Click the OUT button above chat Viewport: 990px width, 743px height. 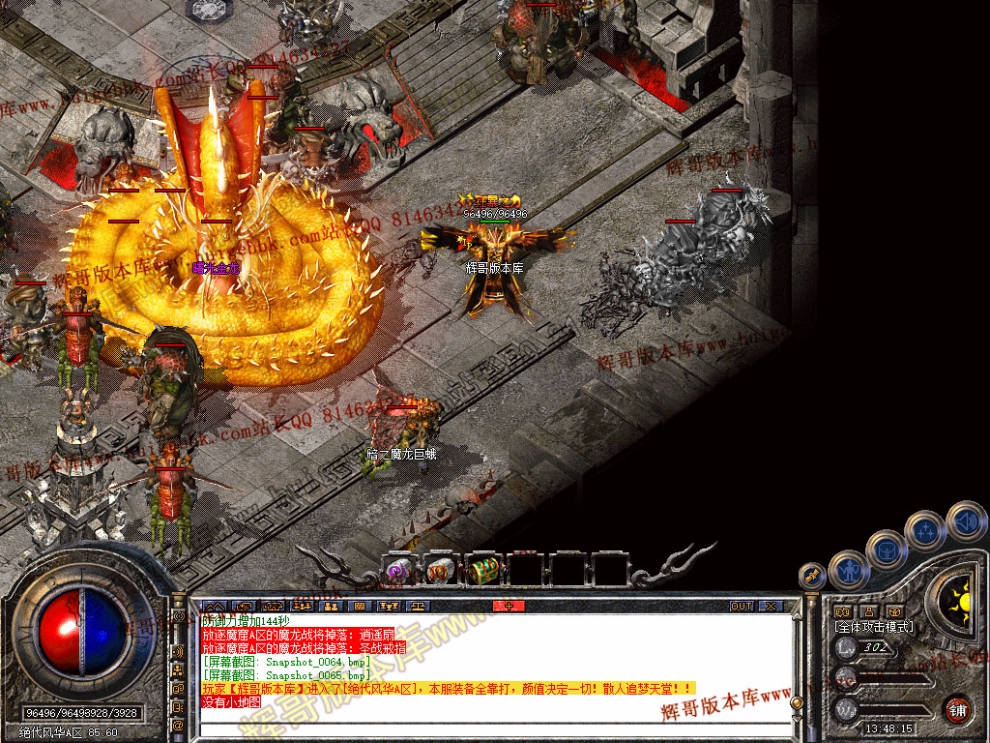click(741, 606)
